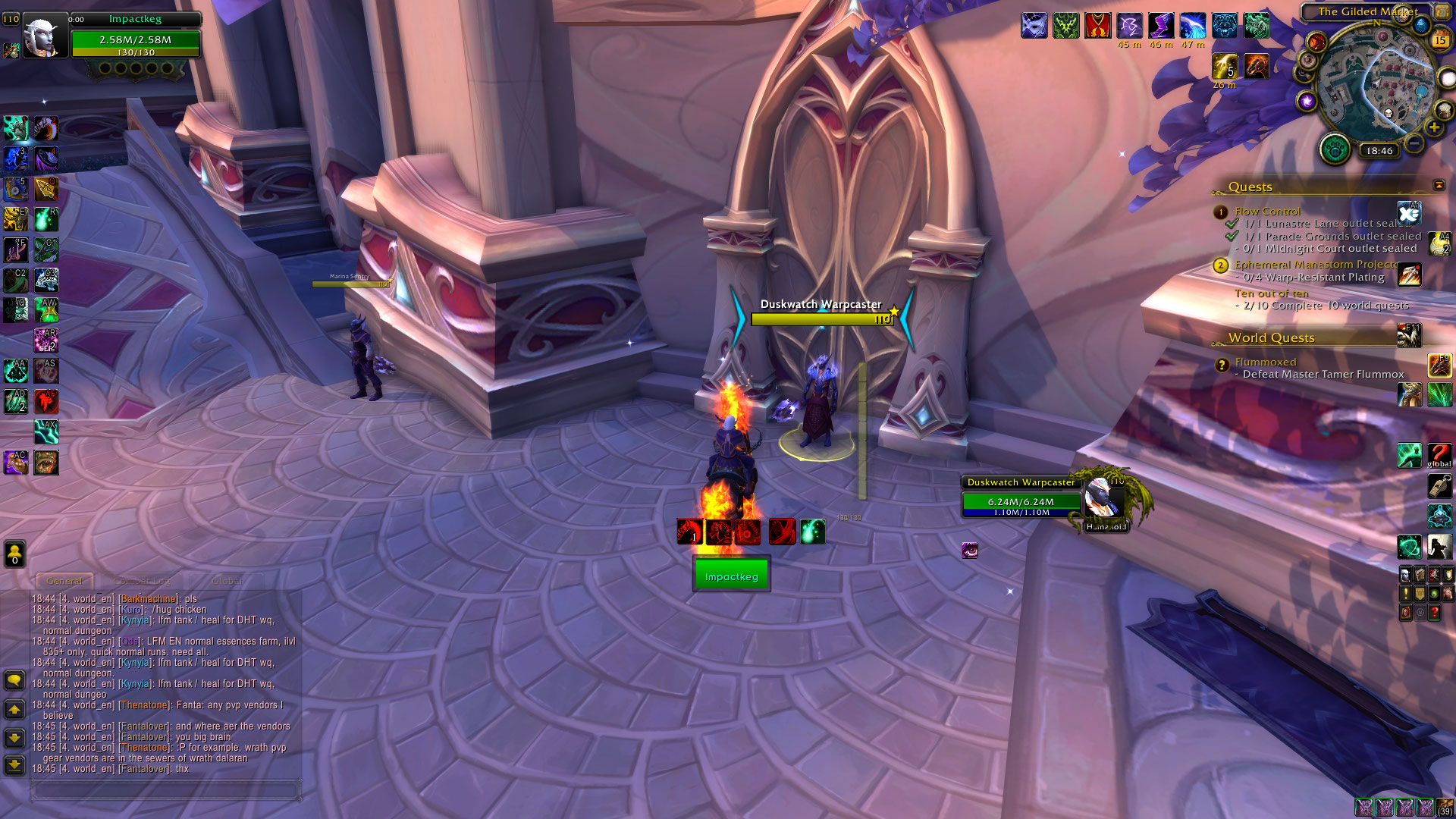Open the calendar showing day 15
This screenshot has height=819, width=1456.
(x=1439, y=40)
